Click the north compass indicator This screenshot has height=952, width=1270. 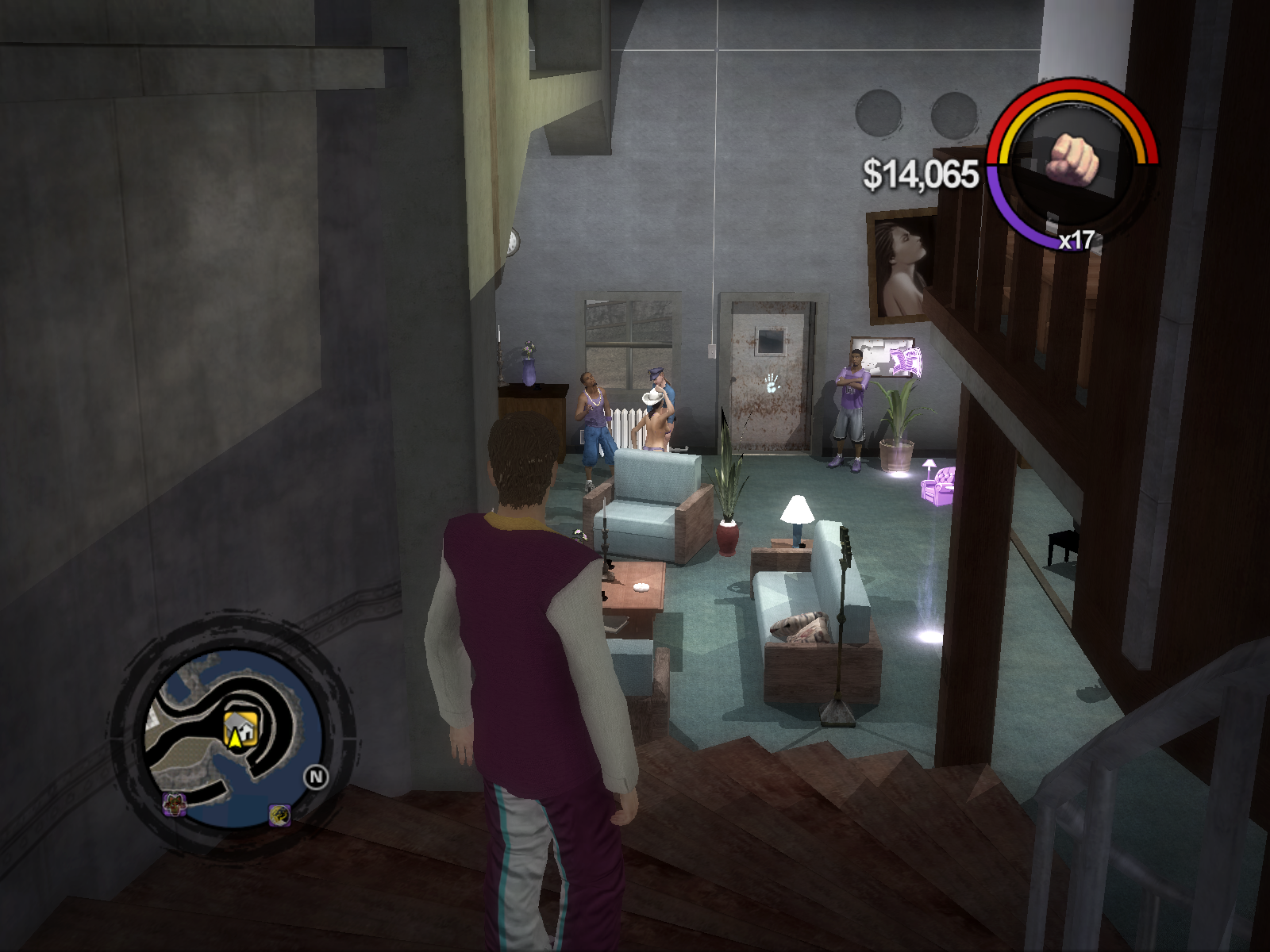click(316, 777)
